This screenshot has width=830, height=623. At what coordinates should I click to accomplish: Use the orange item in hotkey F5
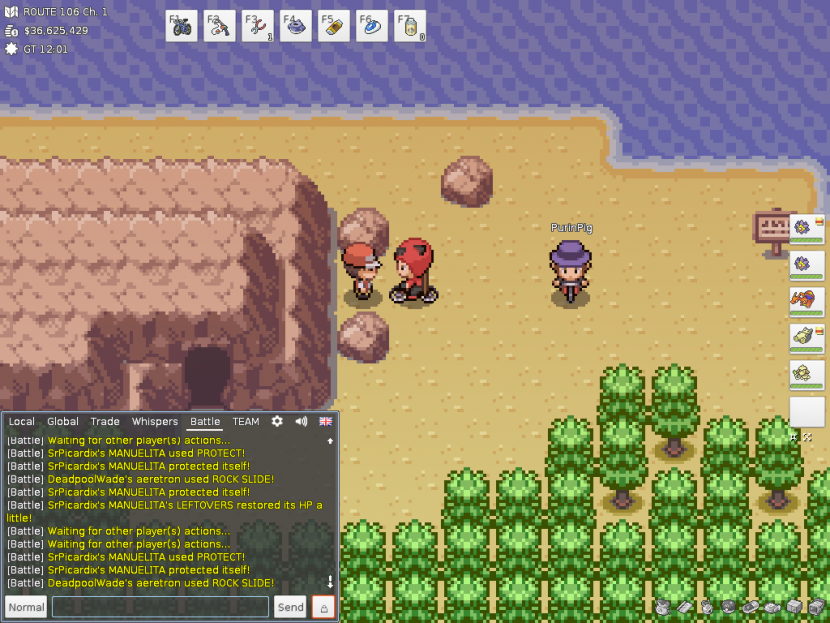point(334,26)
